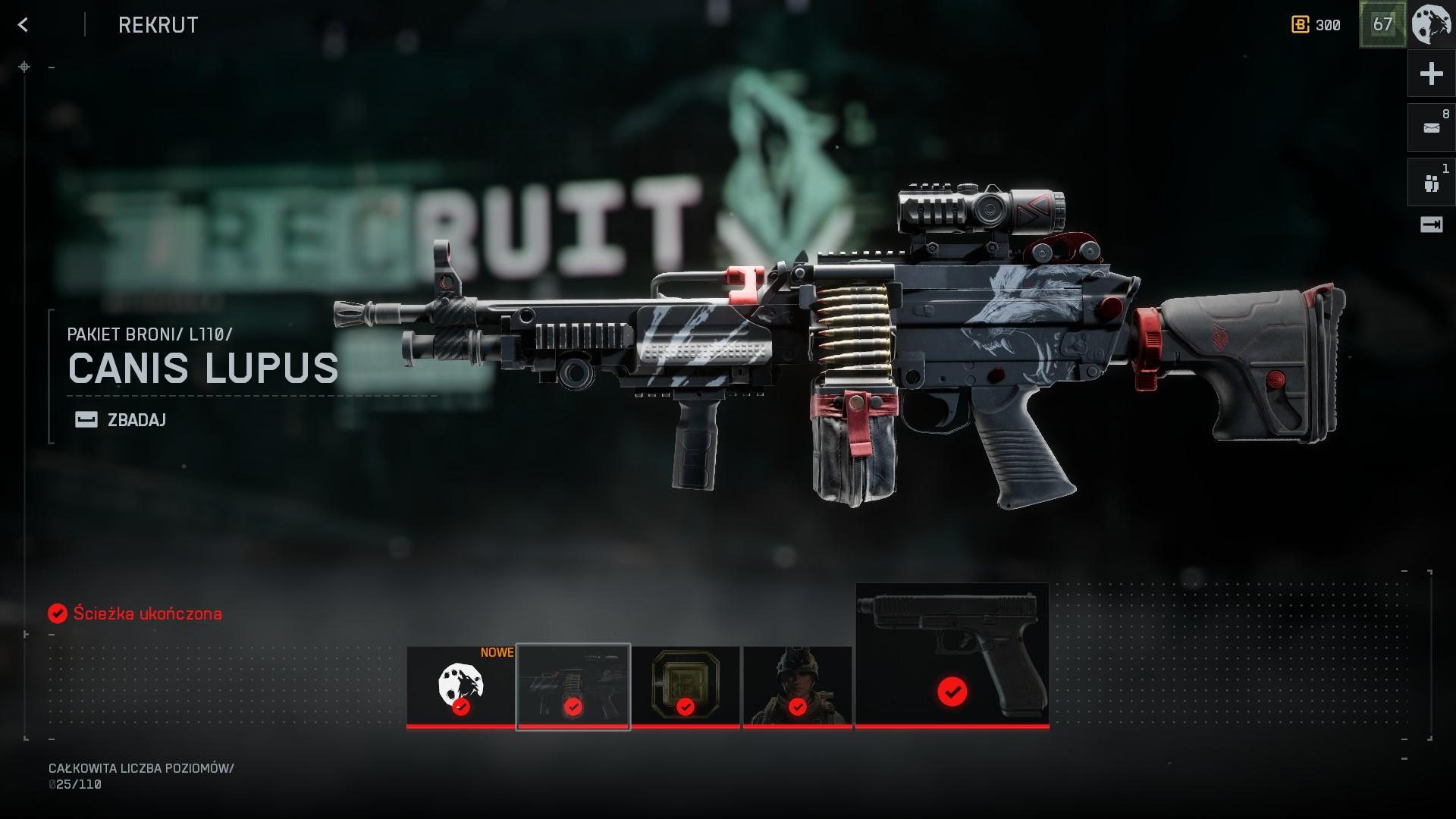Screen dimensions: 1456x819
Task: Click the arrow panel icon below squad
Action: pyautogui.click(x=1431, y=224)
